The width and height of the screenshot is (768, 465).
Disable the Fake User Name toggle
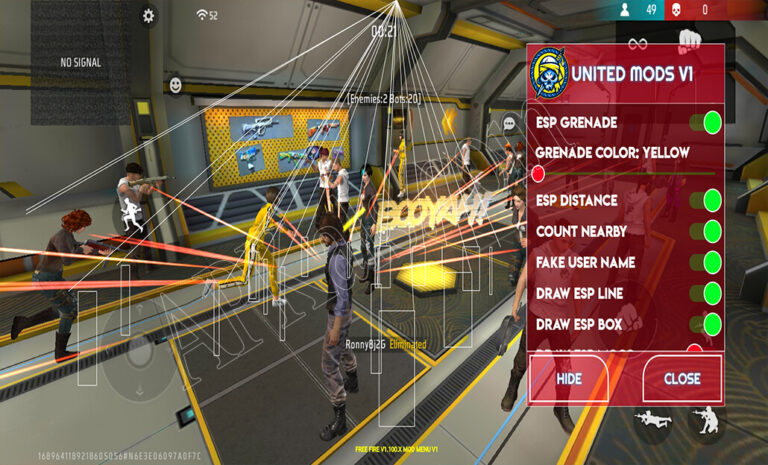[711, 262]
